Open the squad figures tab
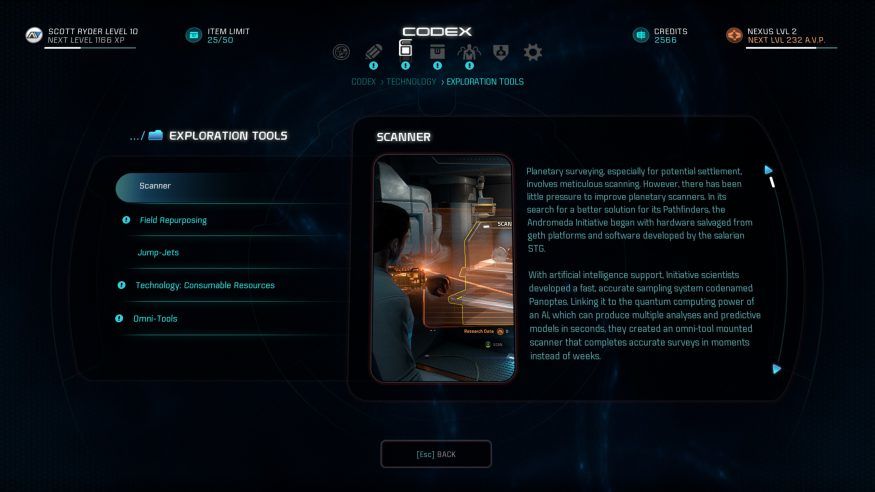The image size is (875, 492). click(x=469, y=52)
